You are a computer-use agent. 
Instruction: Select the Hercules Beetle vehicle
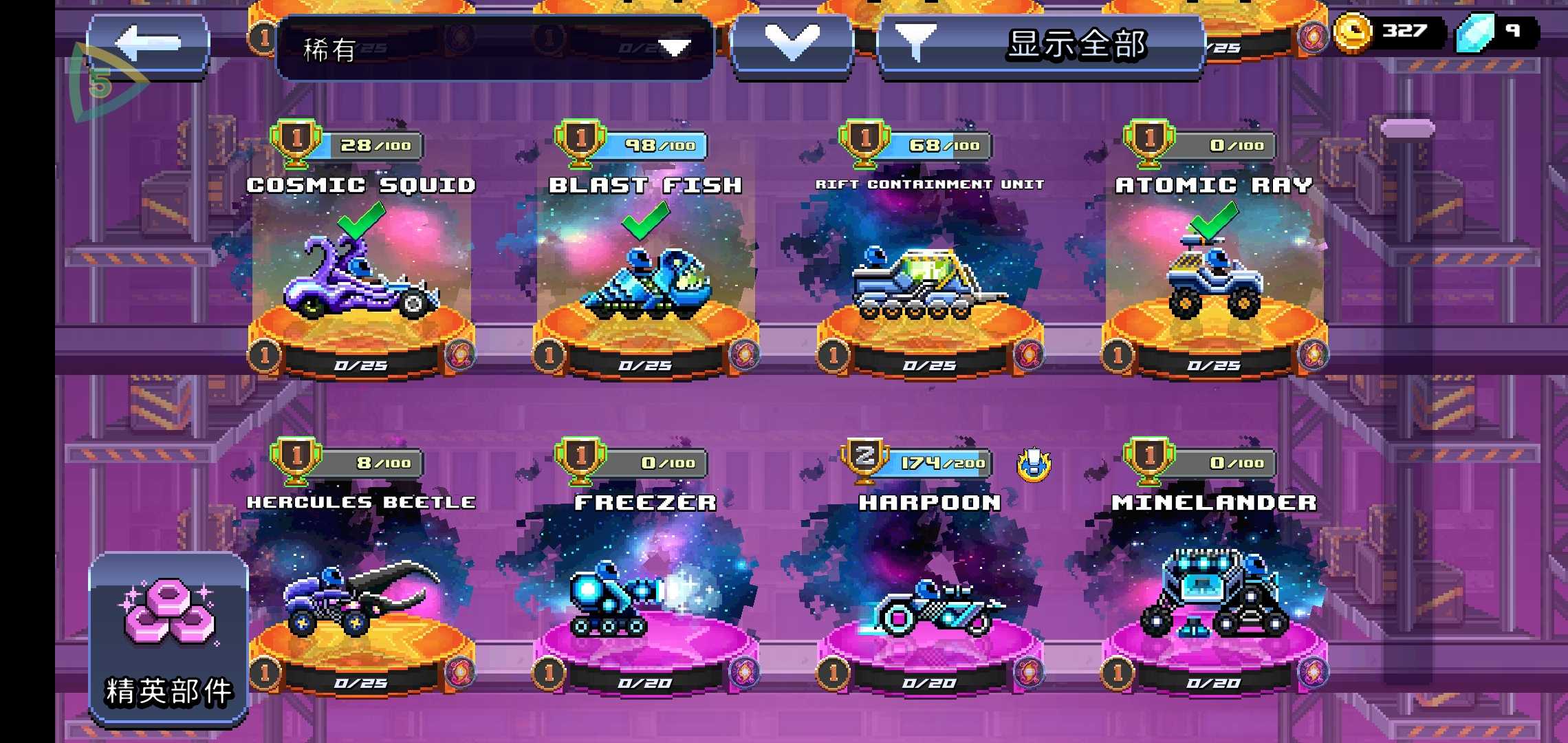(x=362, y=599)
